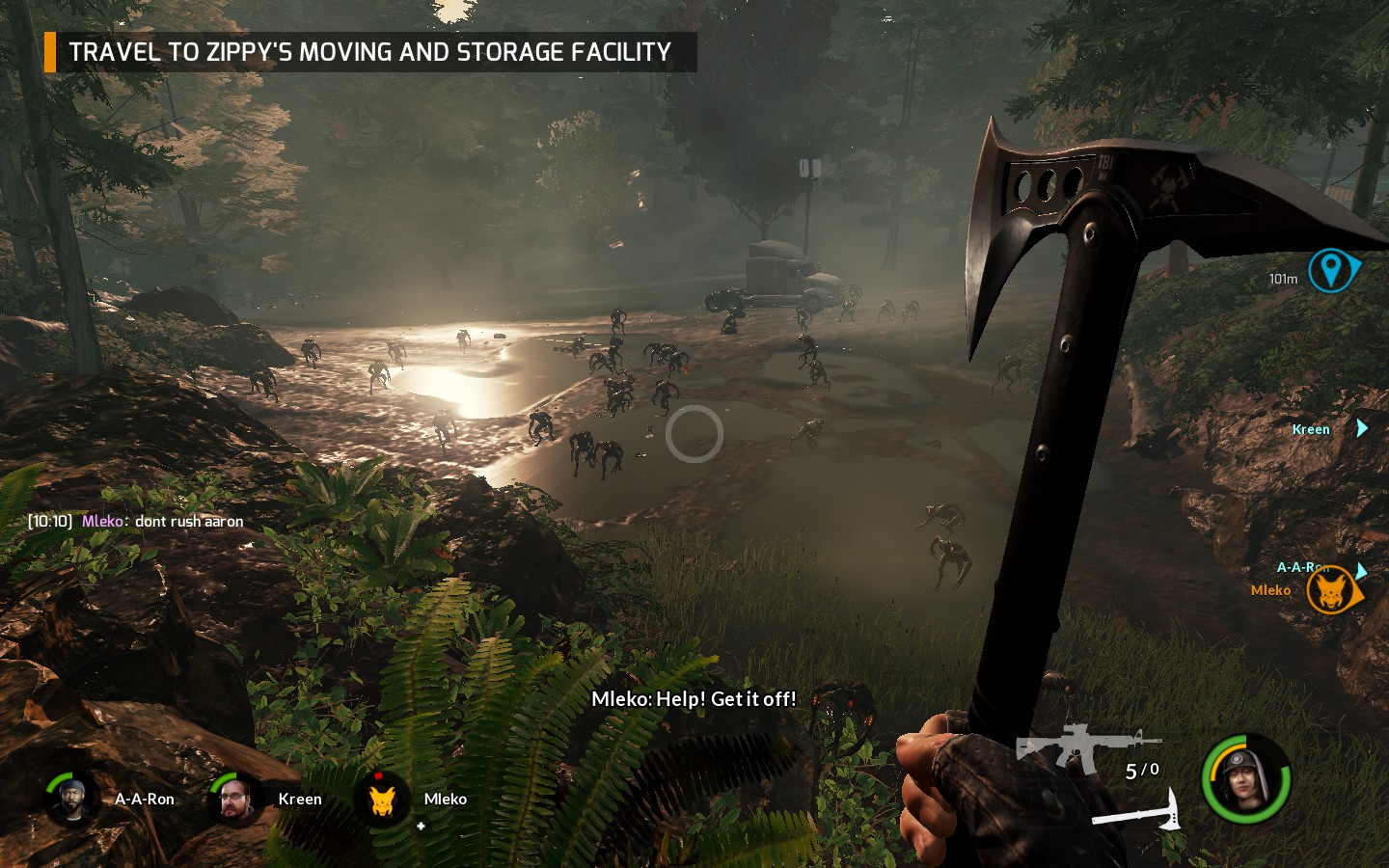Viewport: 1389px width, 868px height.
Task: Expand Kreen's offscreen indicator arrow
Action: (1361, 428)
